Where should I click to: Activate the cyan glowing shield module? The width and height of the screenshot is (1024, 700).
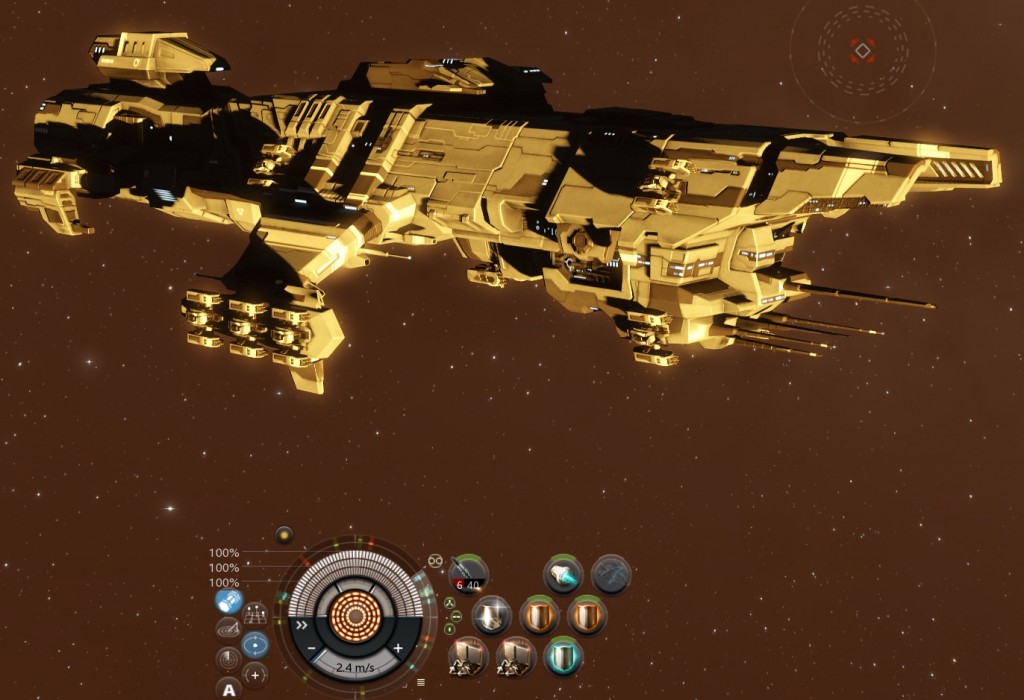pos(563,657)
